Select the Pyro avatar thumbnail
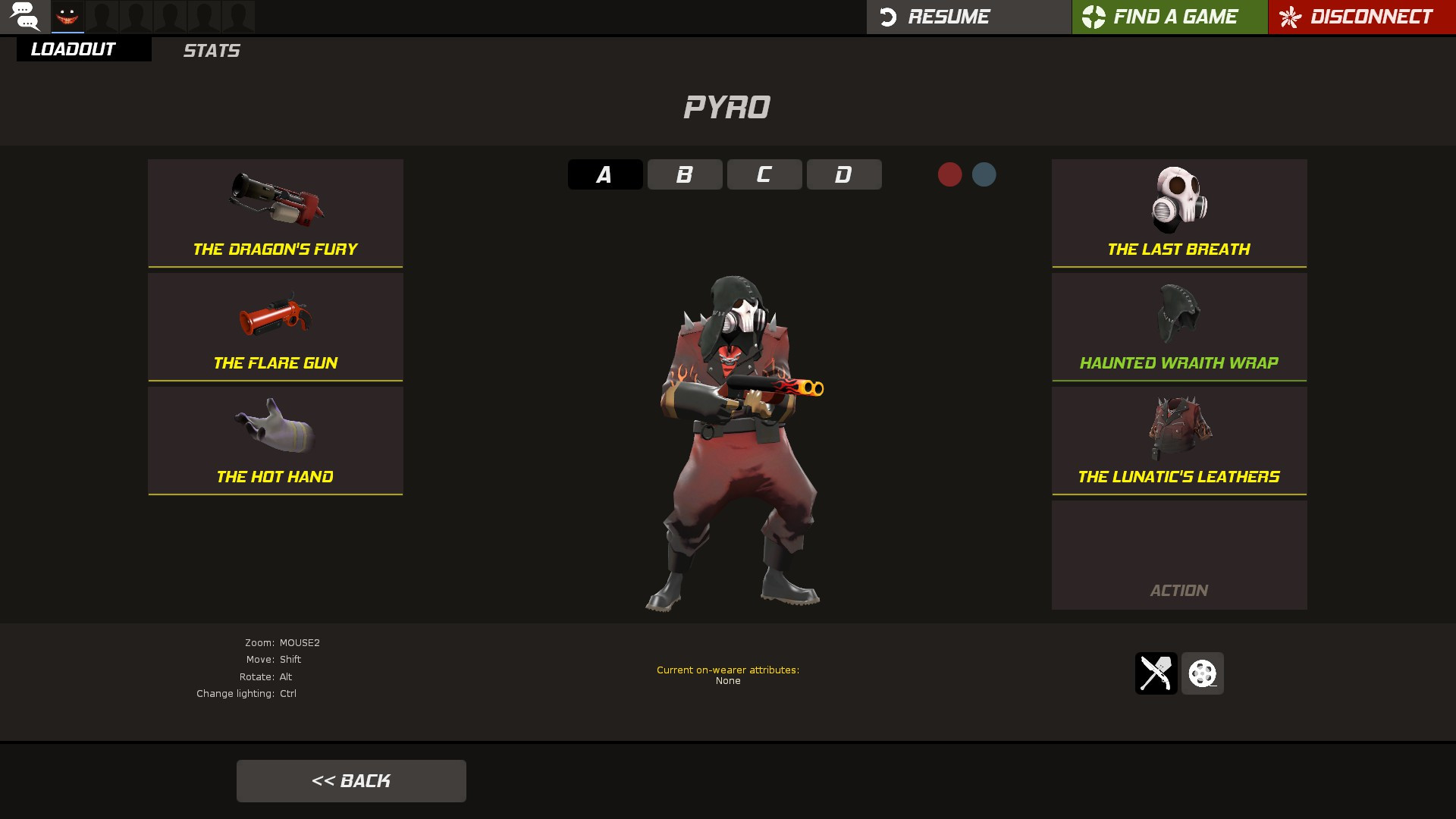 [x=67, y=17]
